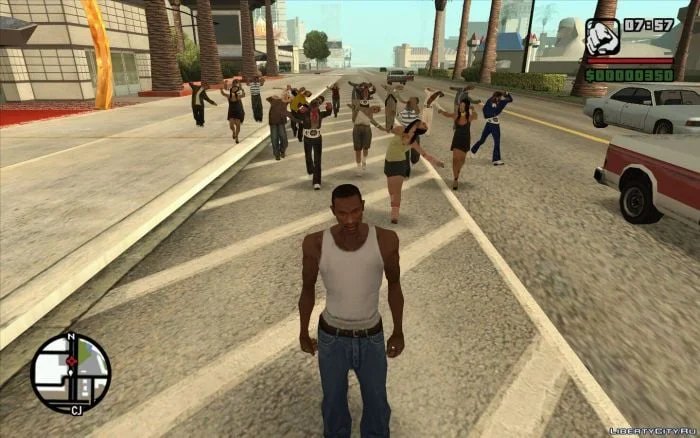
Task: Click the north indicator on the radar
Action: coord(71,338)
